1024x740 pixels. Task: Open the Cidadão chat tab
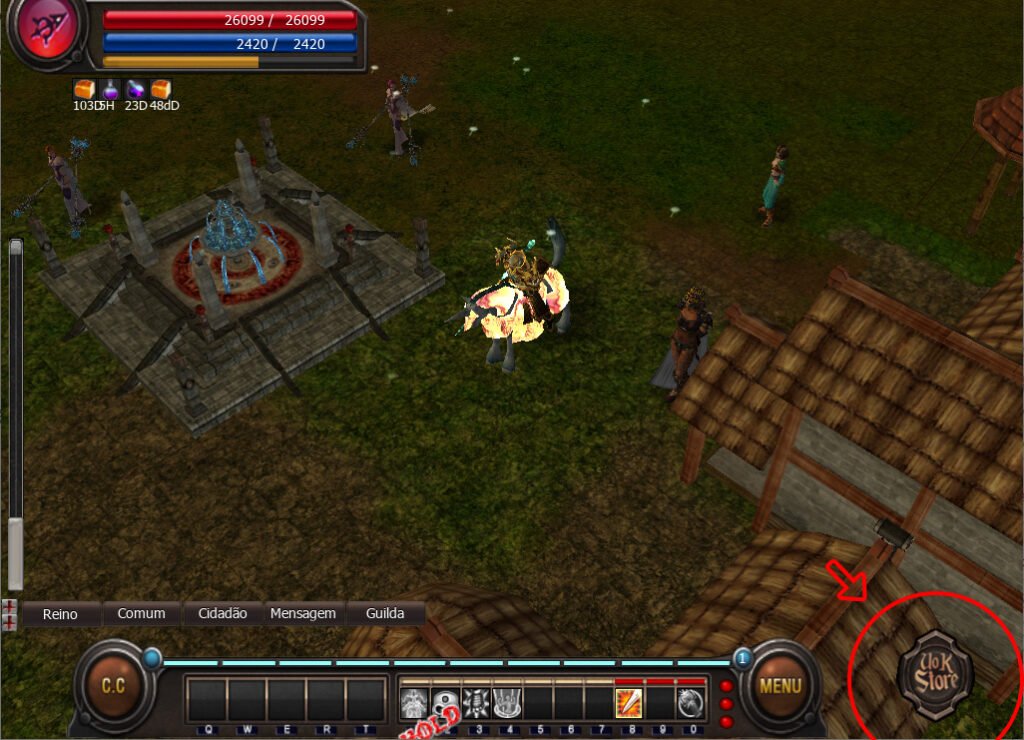[222, 613]
